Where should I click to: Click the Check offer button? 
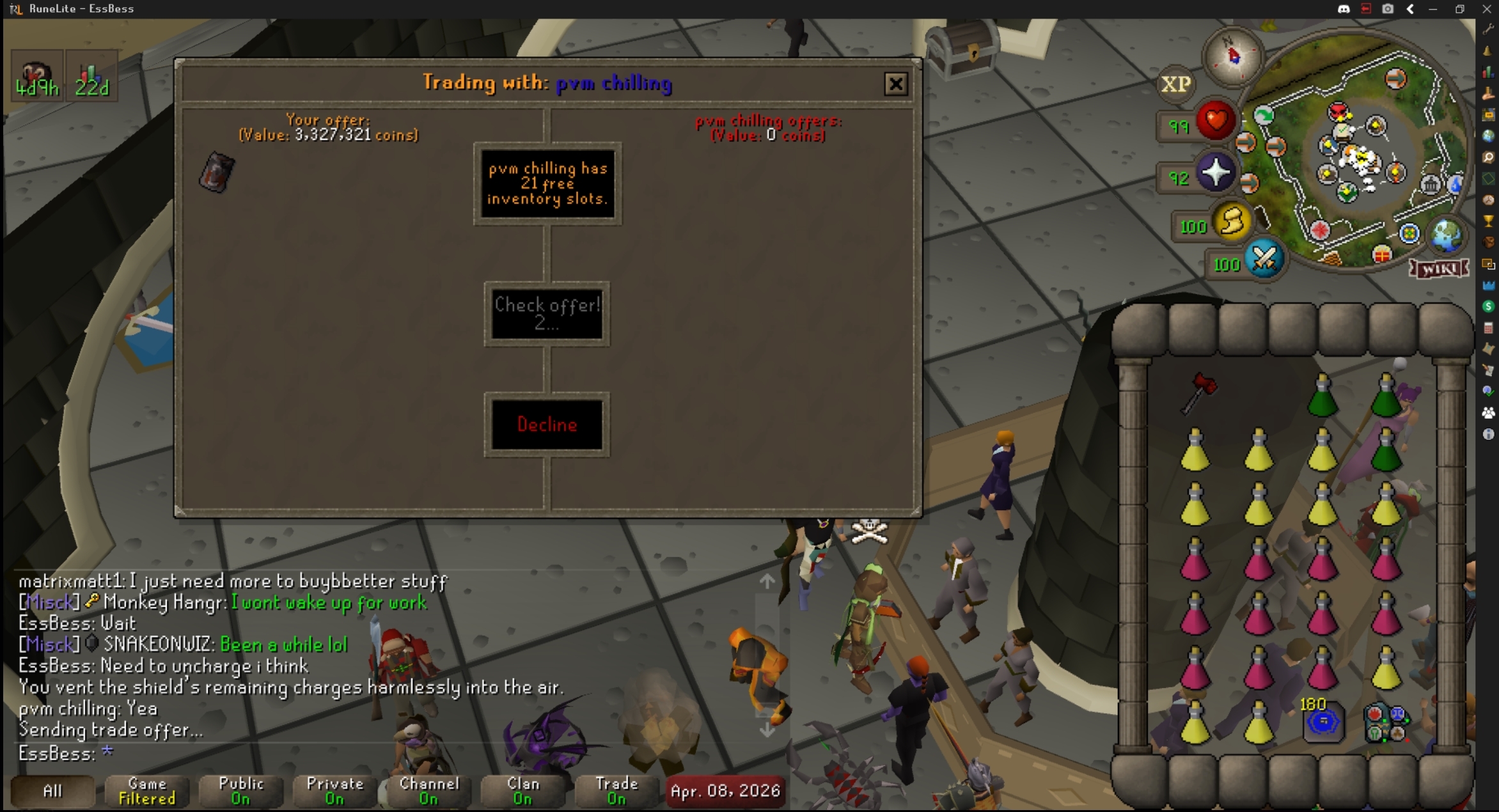547,314
